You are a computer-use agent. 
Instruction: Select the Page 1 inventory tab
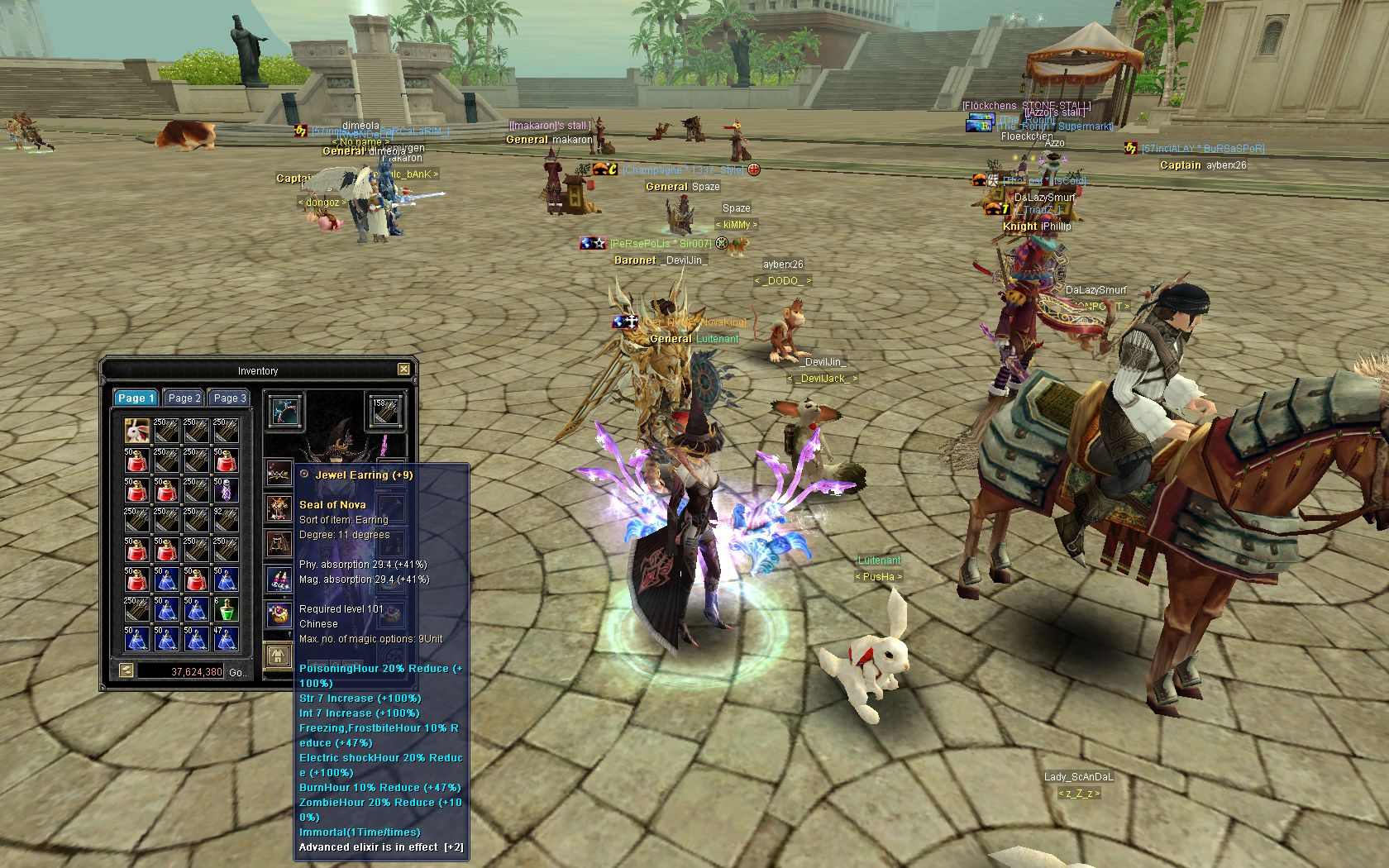click(x=136, y=398)
